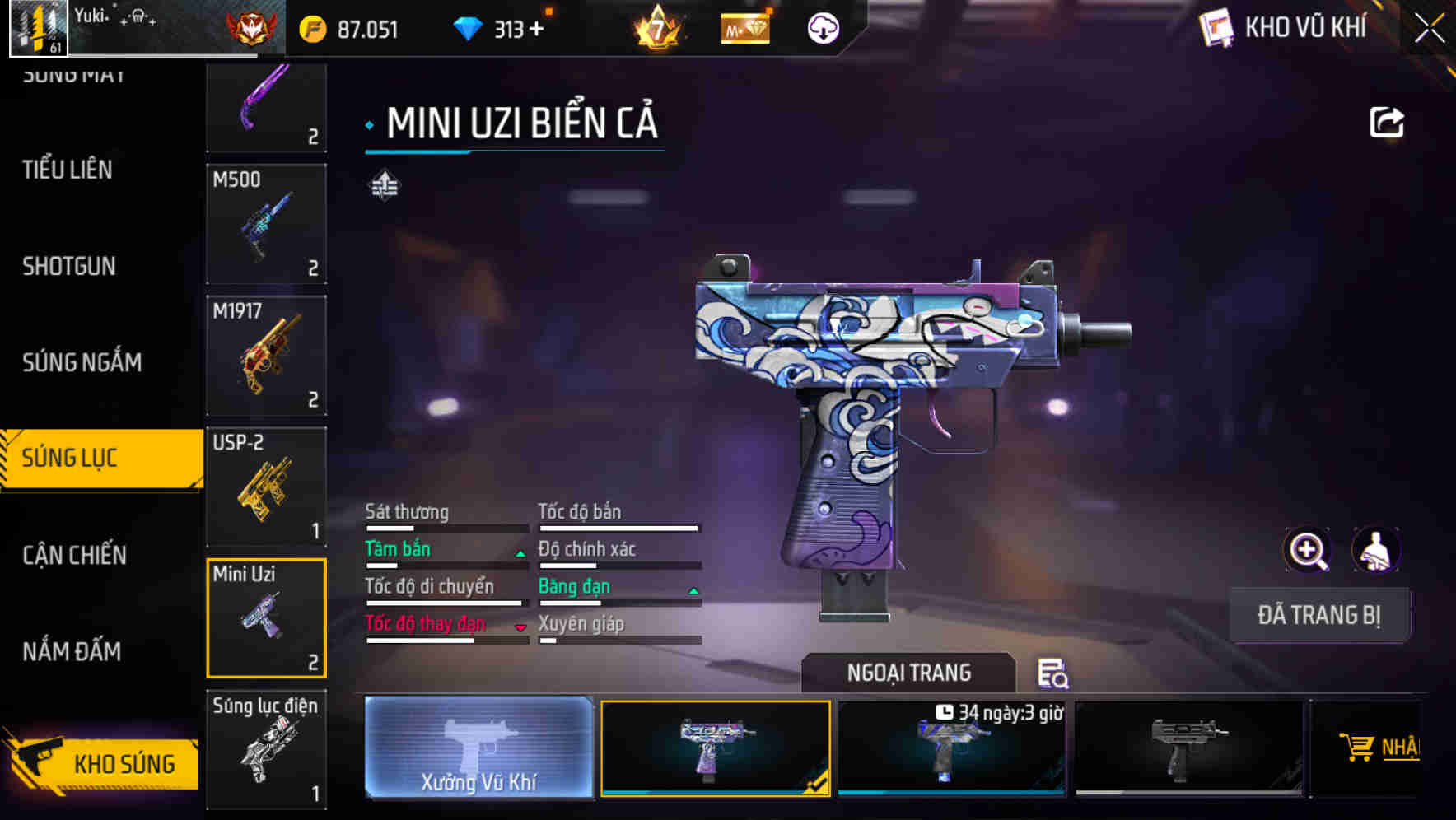1456x820 pixels.
Task: Select the Súng Ngắm category
Action: (x=82, y=362)
